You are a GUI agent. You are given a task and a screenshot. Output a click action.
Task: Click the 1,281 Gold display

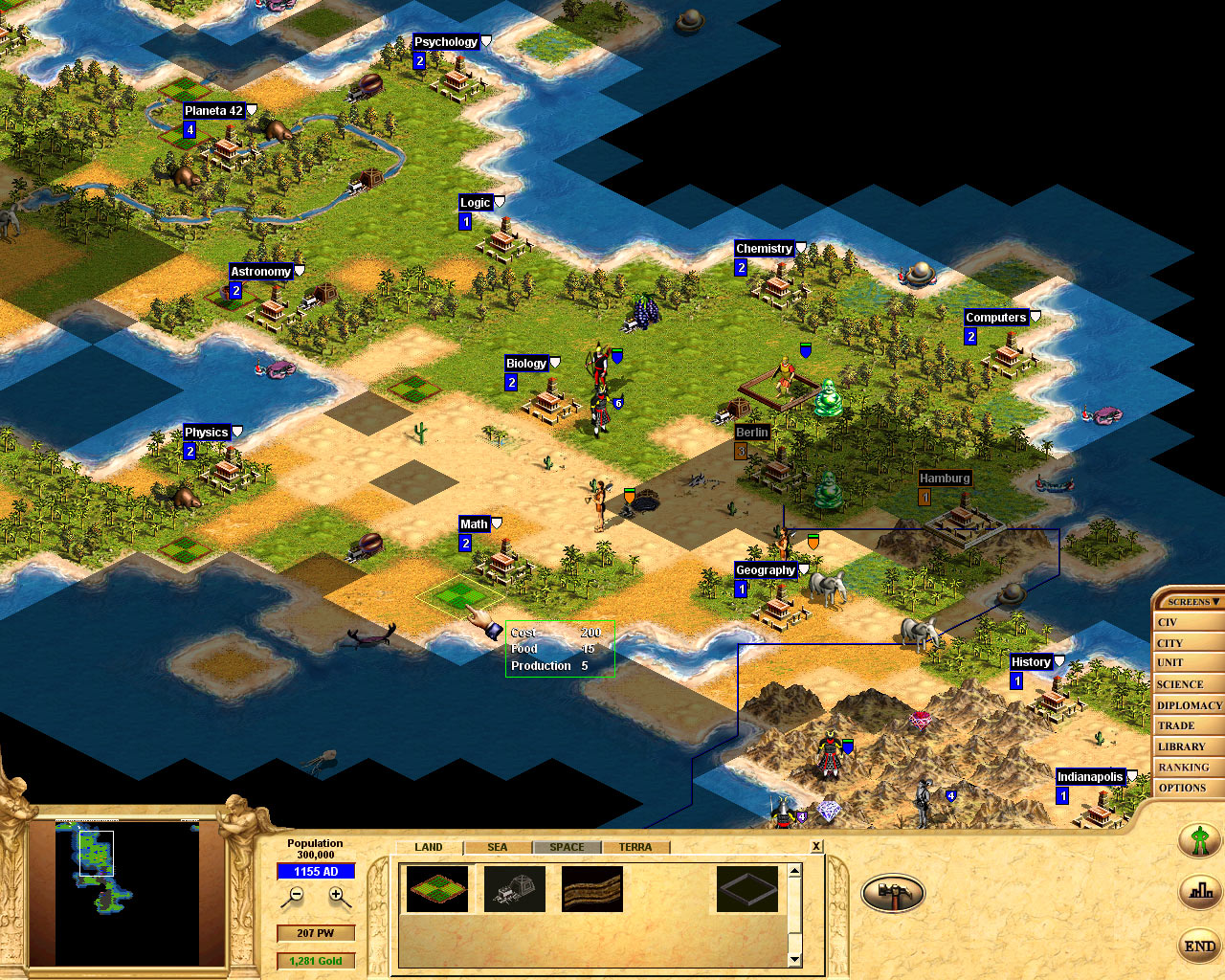316,960
